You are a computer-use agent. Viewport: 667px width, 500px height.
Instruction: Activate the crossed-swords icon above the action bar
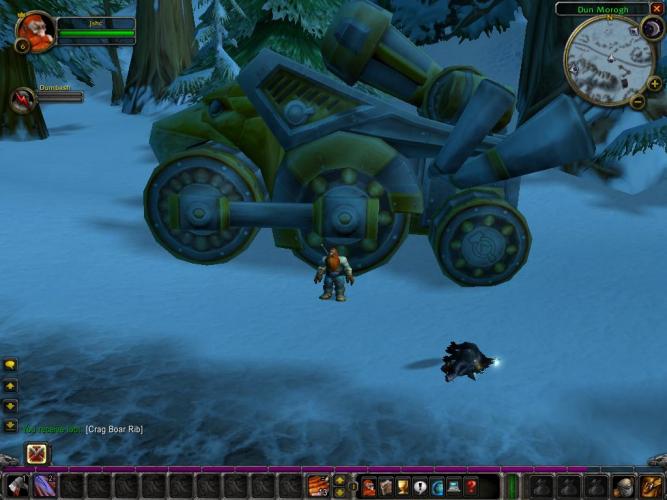click(x=37, y=453)
